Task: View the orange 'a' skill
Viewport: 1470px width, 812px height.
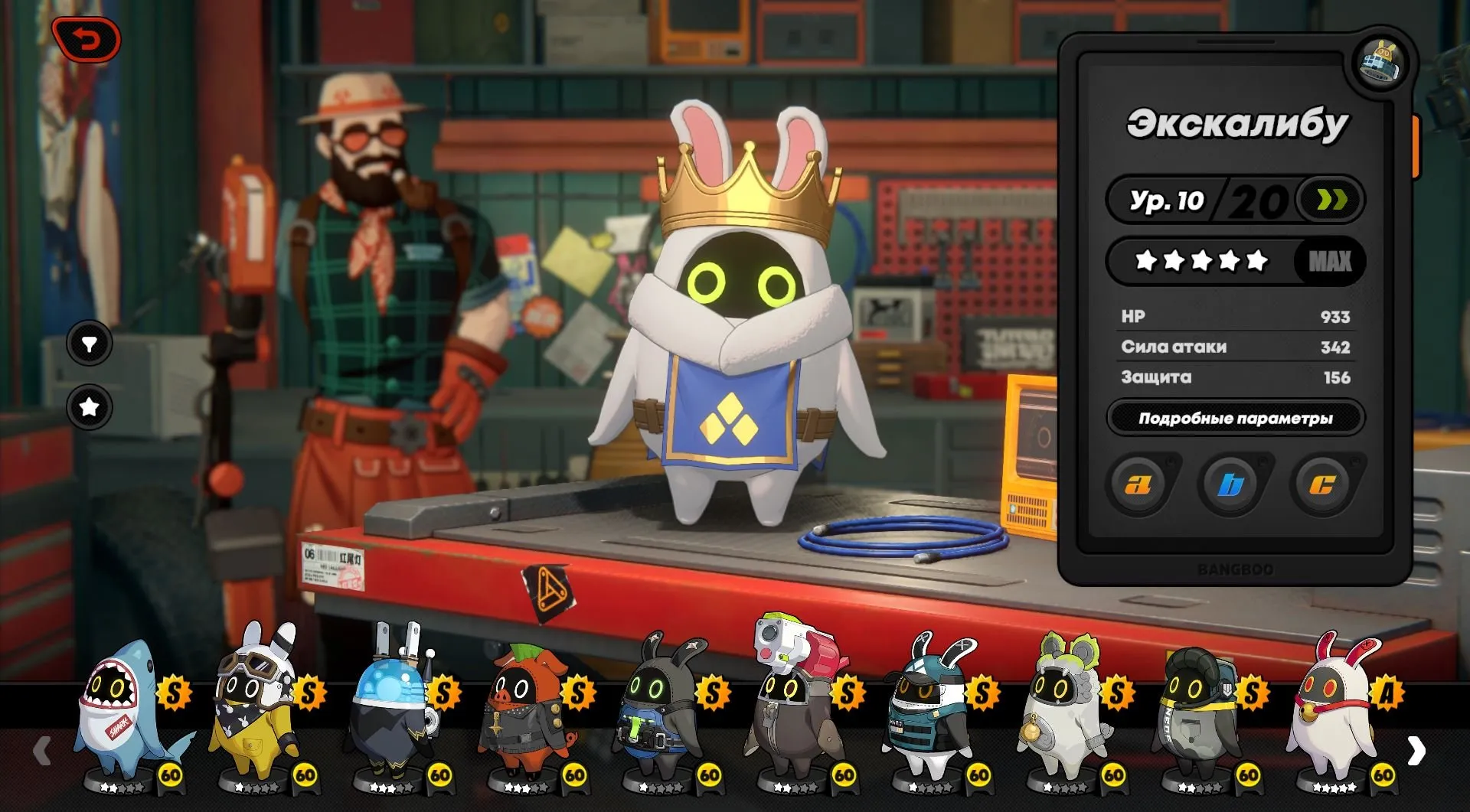Action: (x=1138, y=484)
